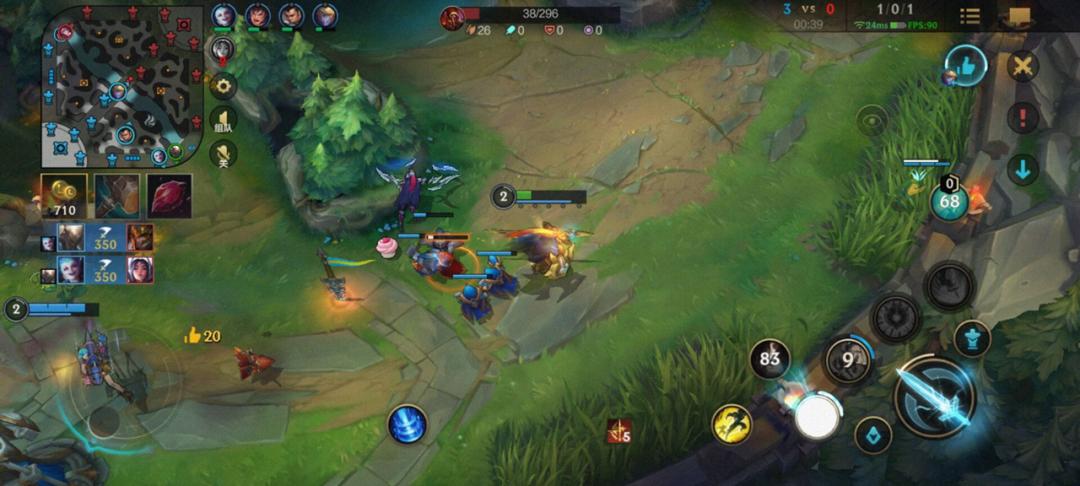Open the scoreboard list icon

[969, 16]
